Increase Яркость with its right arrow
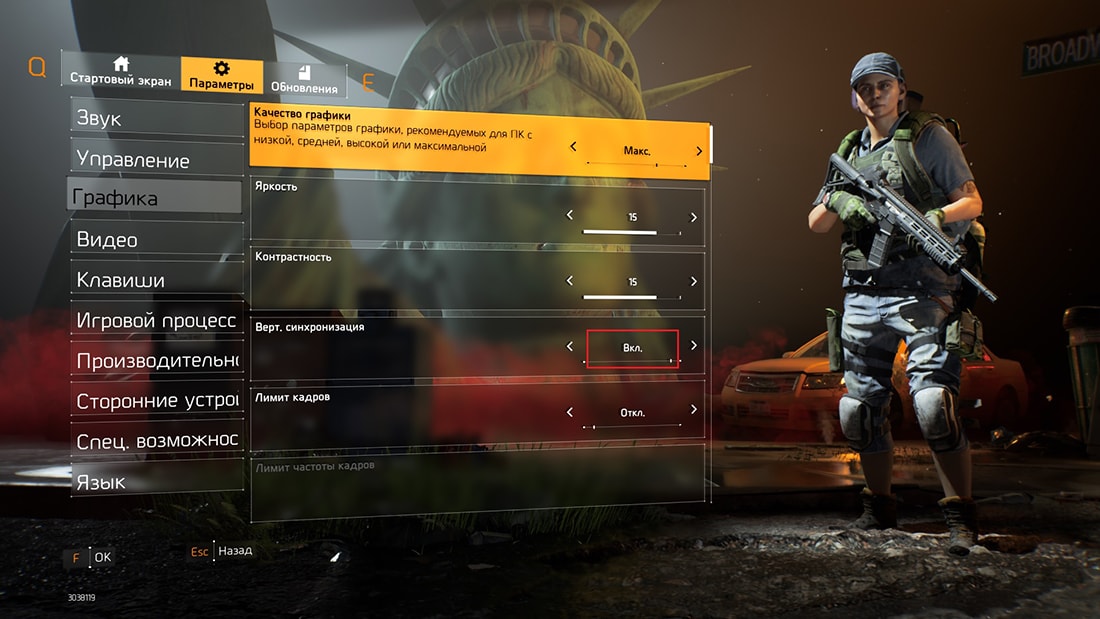 pos(694,217)
